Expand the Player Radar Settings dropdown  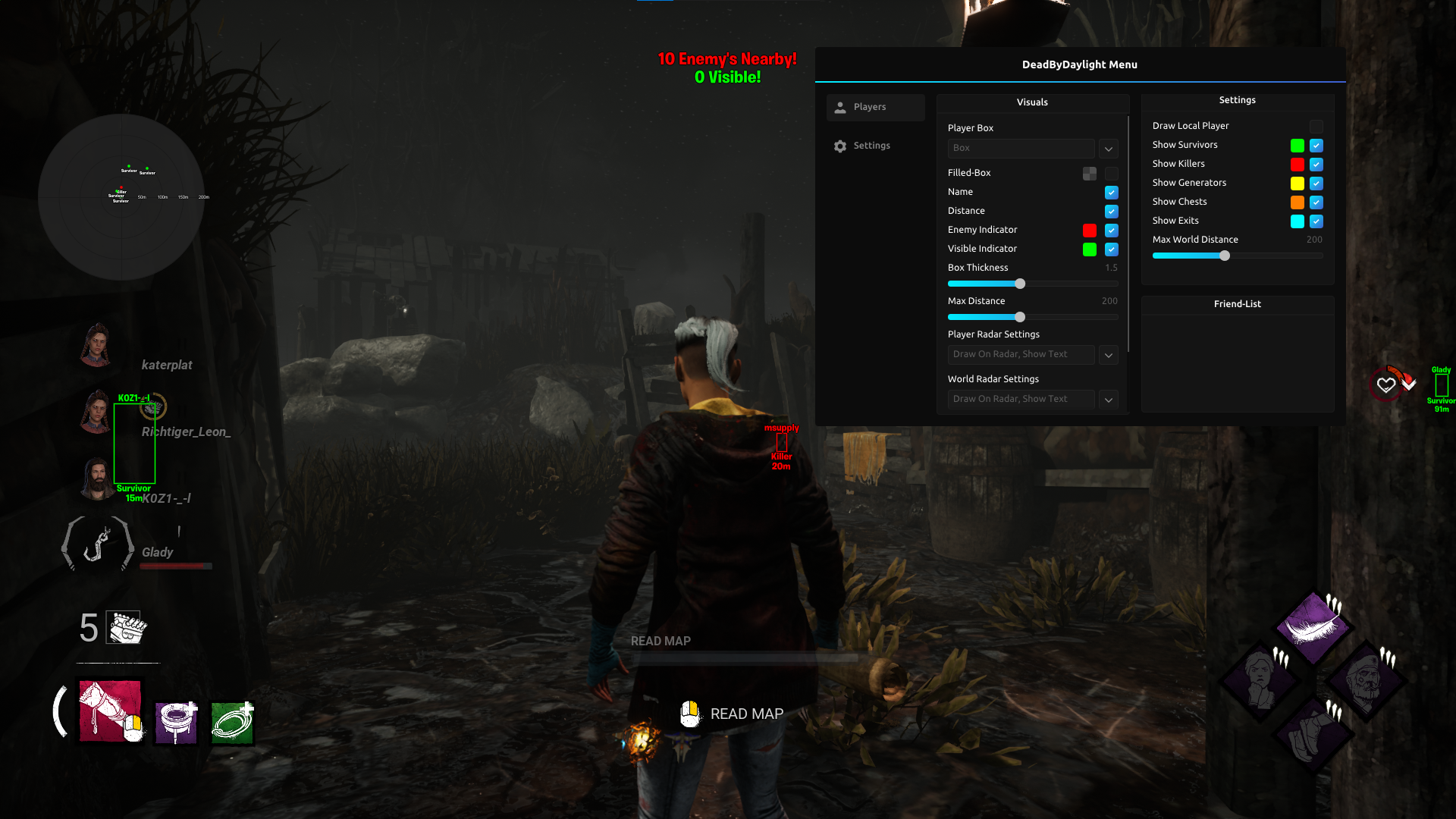(1108, 355)
